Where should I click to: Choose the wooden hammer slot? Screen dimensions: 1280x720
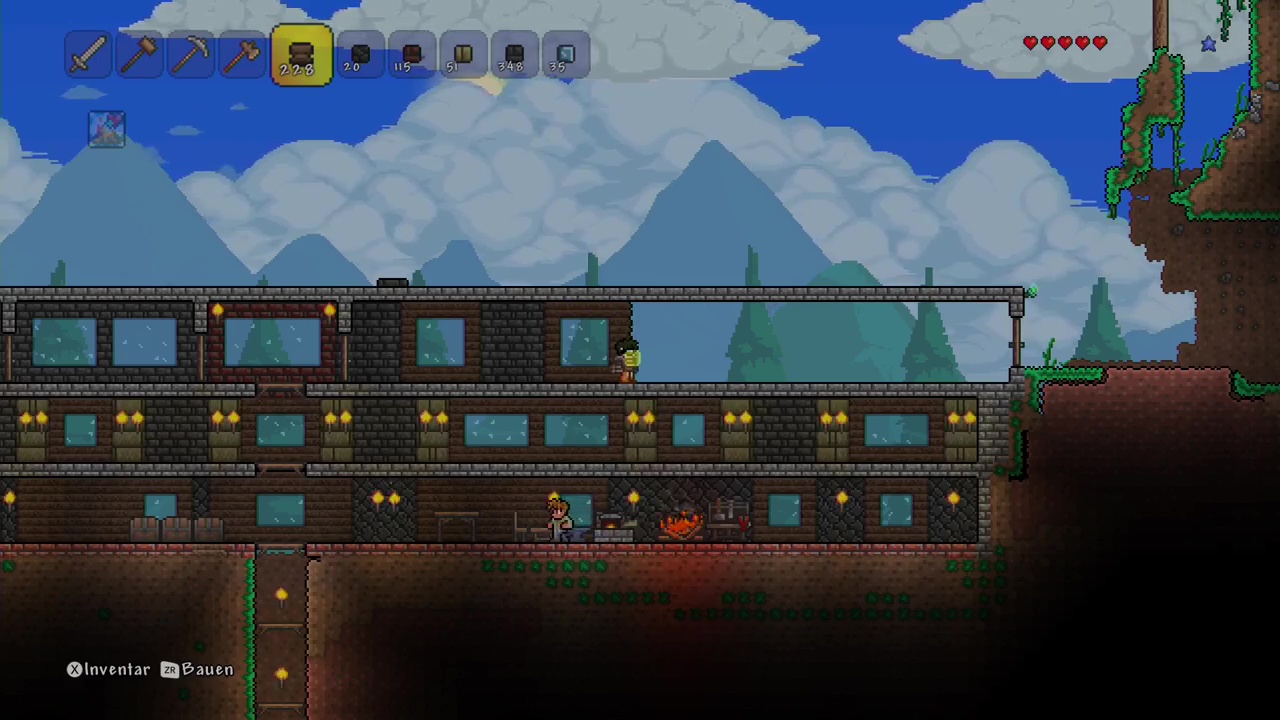pyautogui.click(x=139, y=55)
